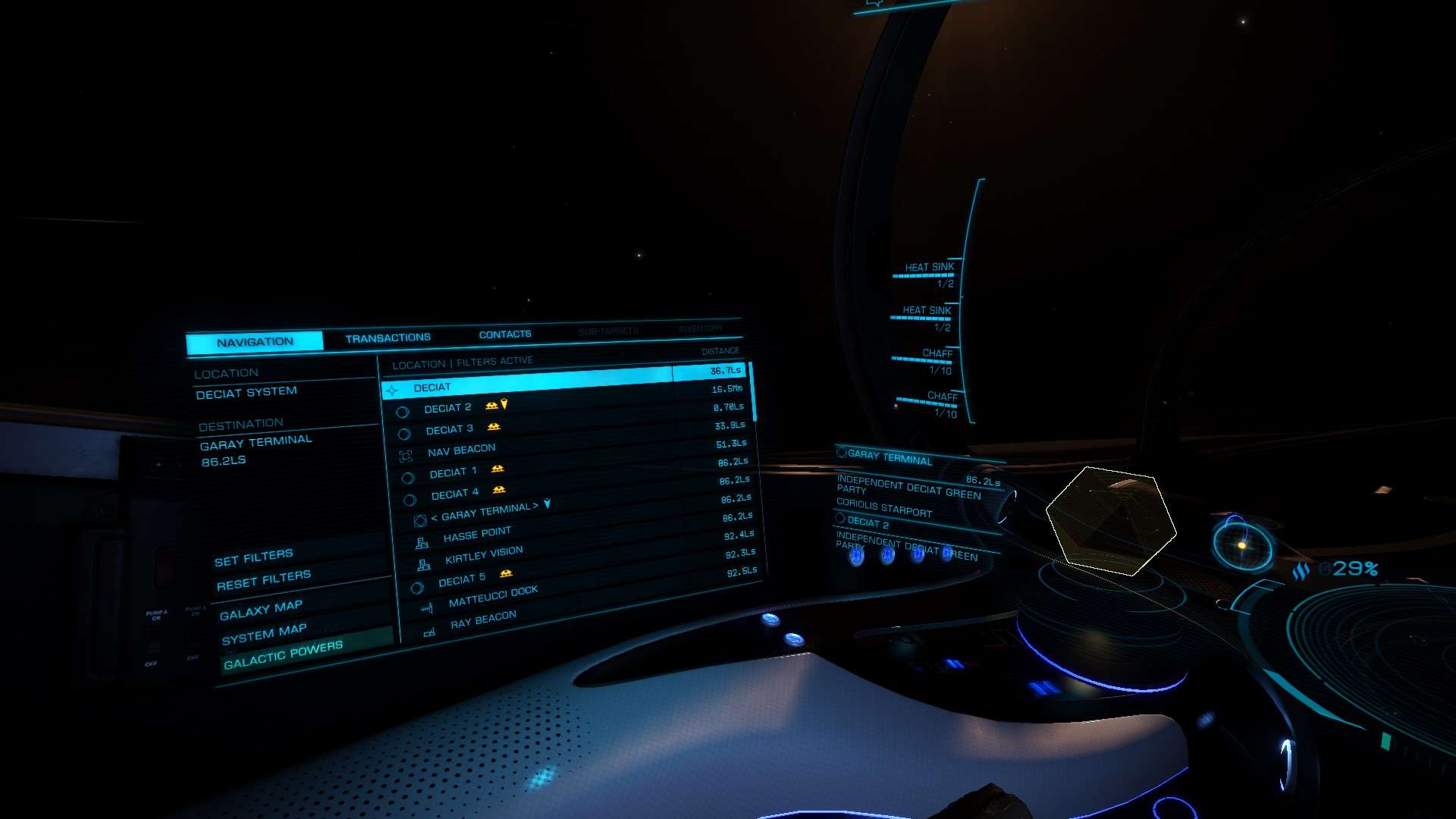
Task: Target the Nav Beacon entry
Action: coord(461,450)
